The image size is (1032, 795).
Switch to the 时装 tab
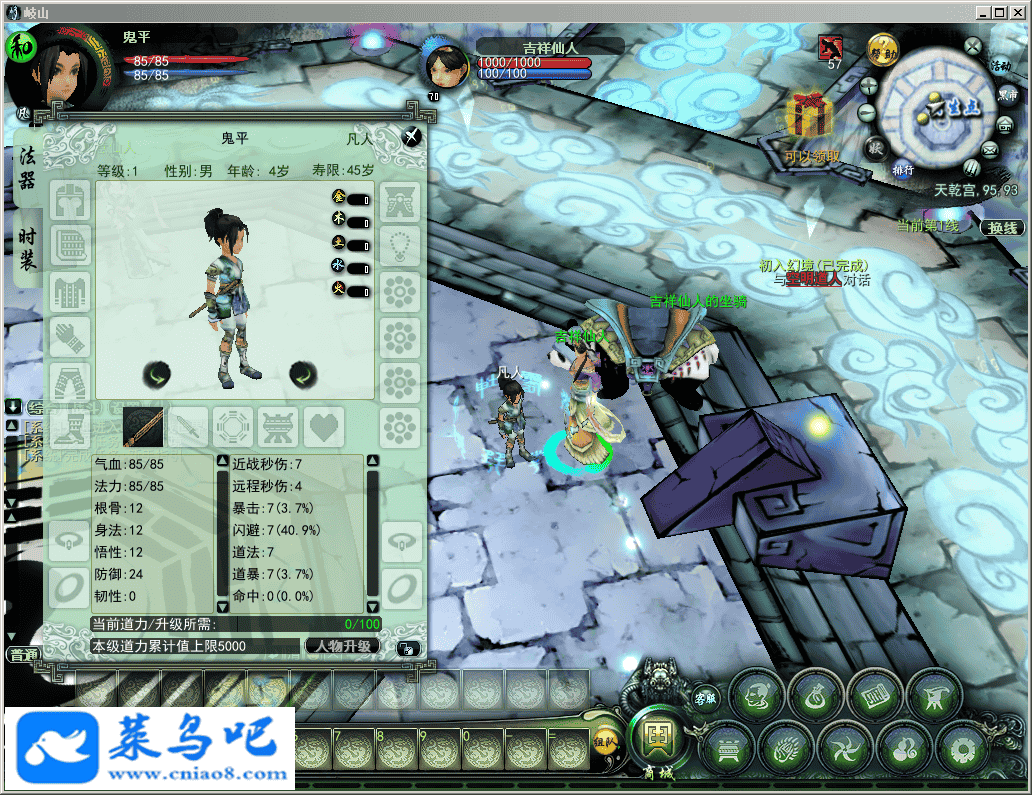click(27, 248)
